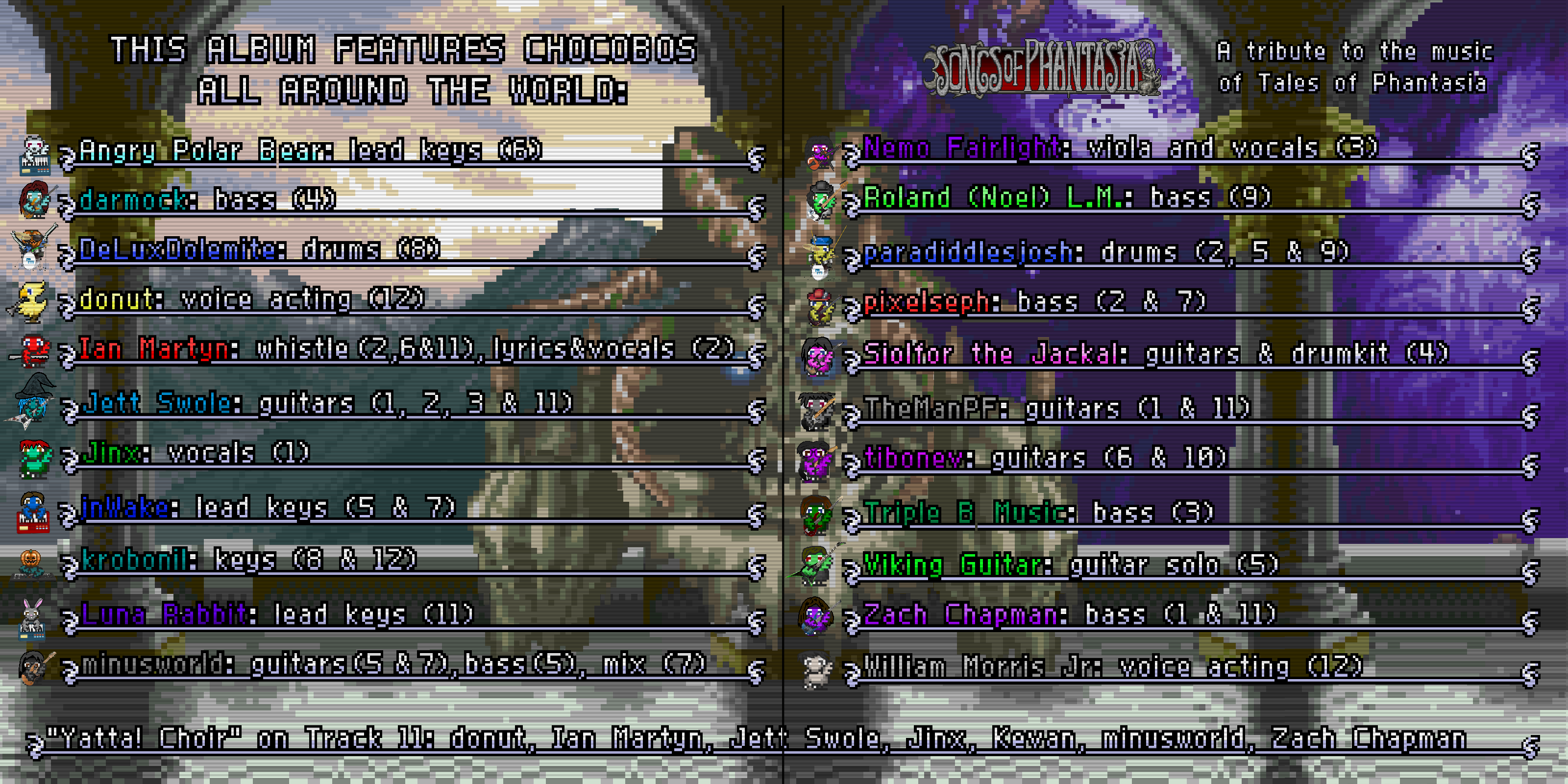The image size is (1568, 784).
Task: Open the Ian Martyn whistle and vocals row
Action: coord(407,349)
